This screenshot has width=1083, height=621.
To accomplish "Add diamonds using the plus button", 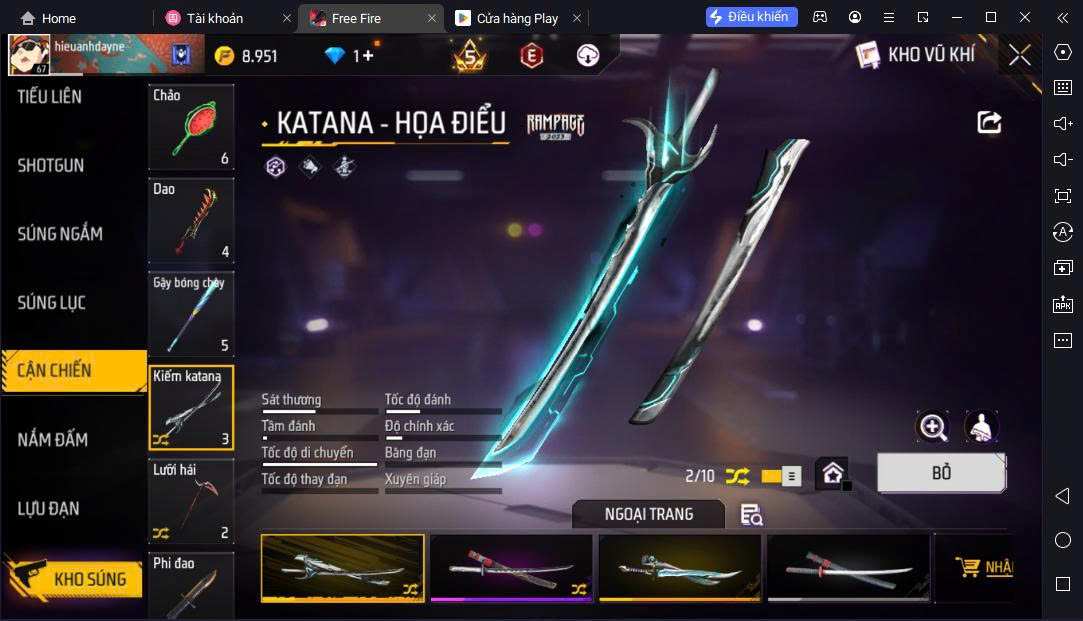I will tap(368, 56).
